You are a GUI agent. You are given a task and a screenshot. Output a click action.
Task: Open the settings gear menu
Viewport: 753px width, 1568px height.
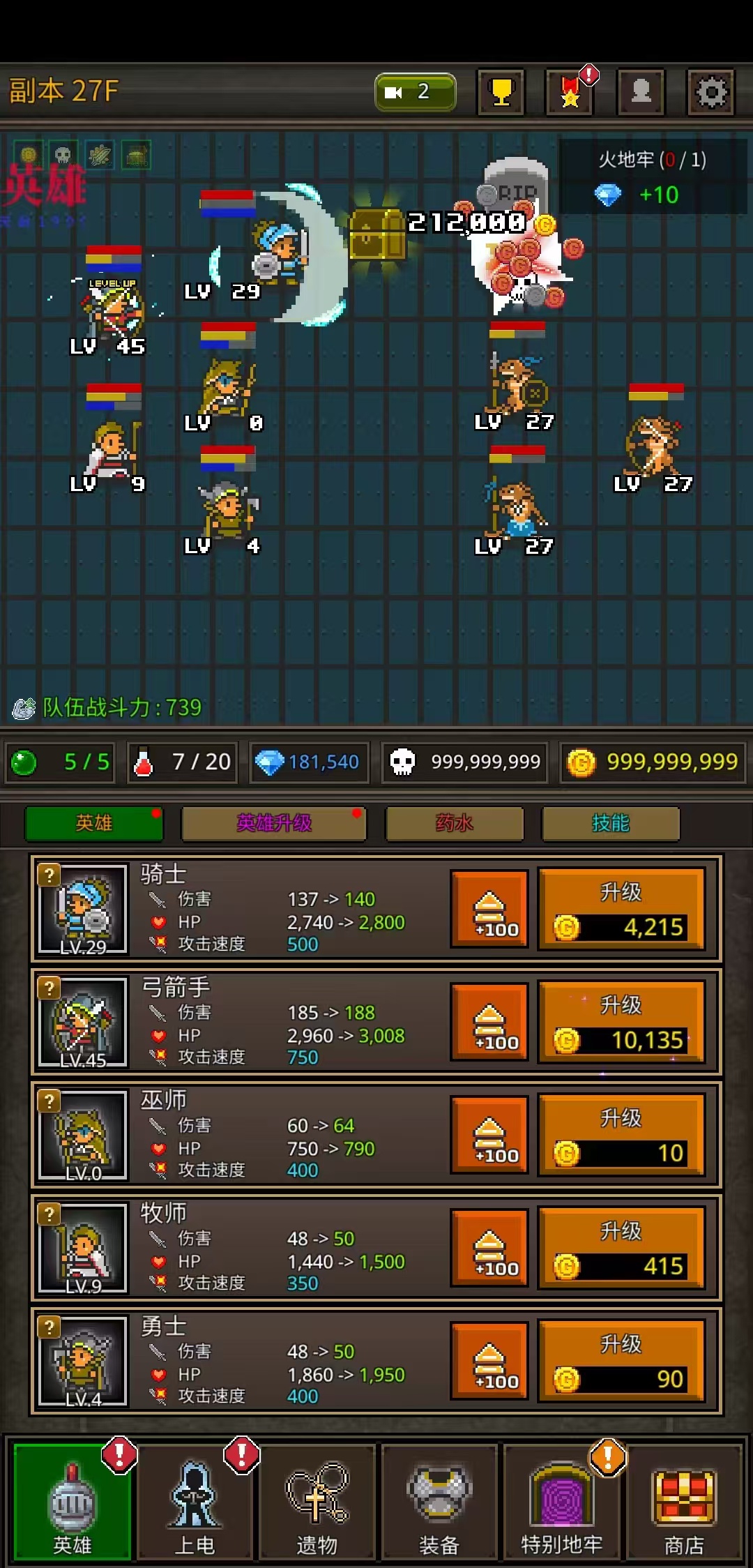[710, 92]
